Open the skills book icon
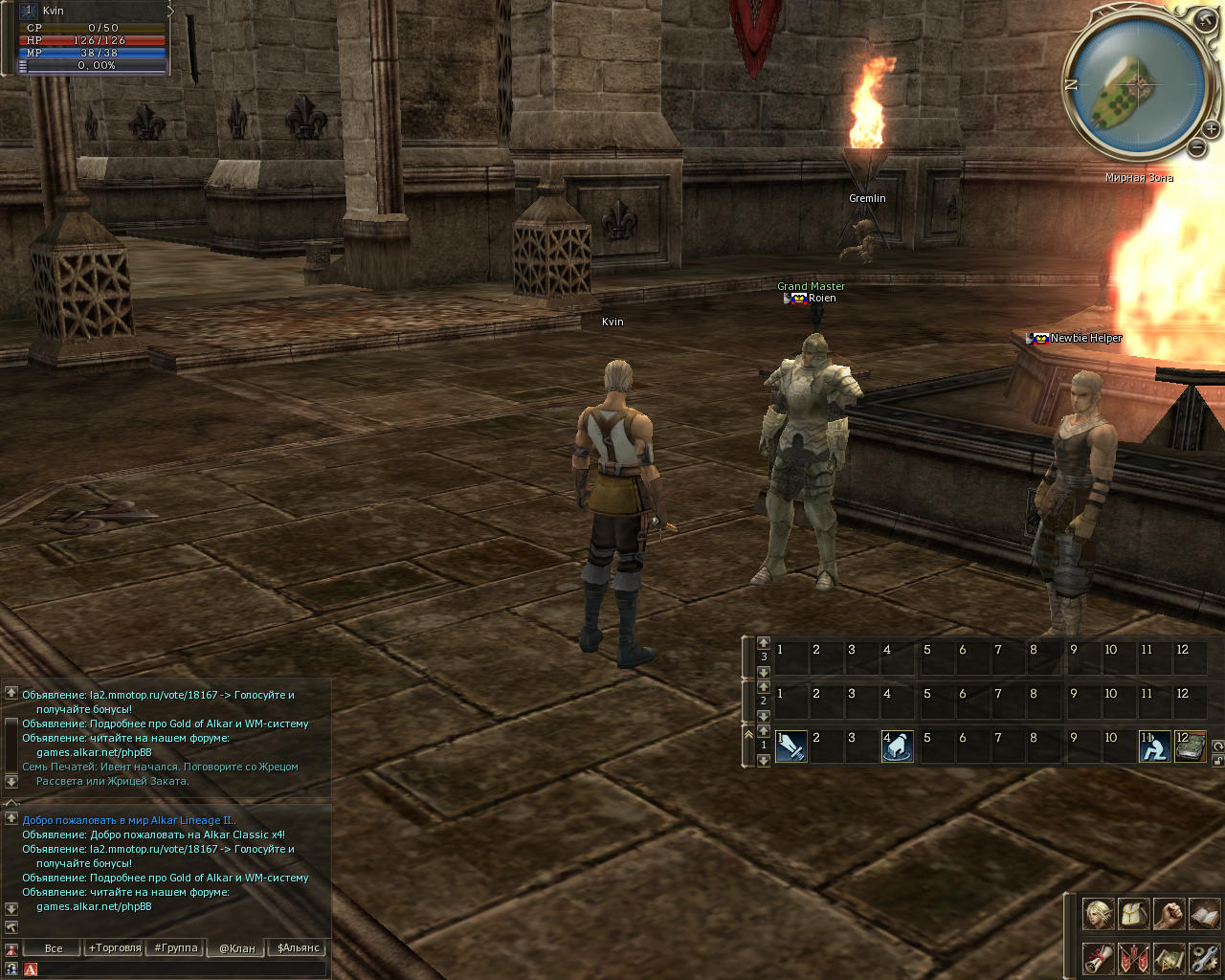Image resolution: width=1225 pixels, height=980 pixels. [x=1204, y=914]
